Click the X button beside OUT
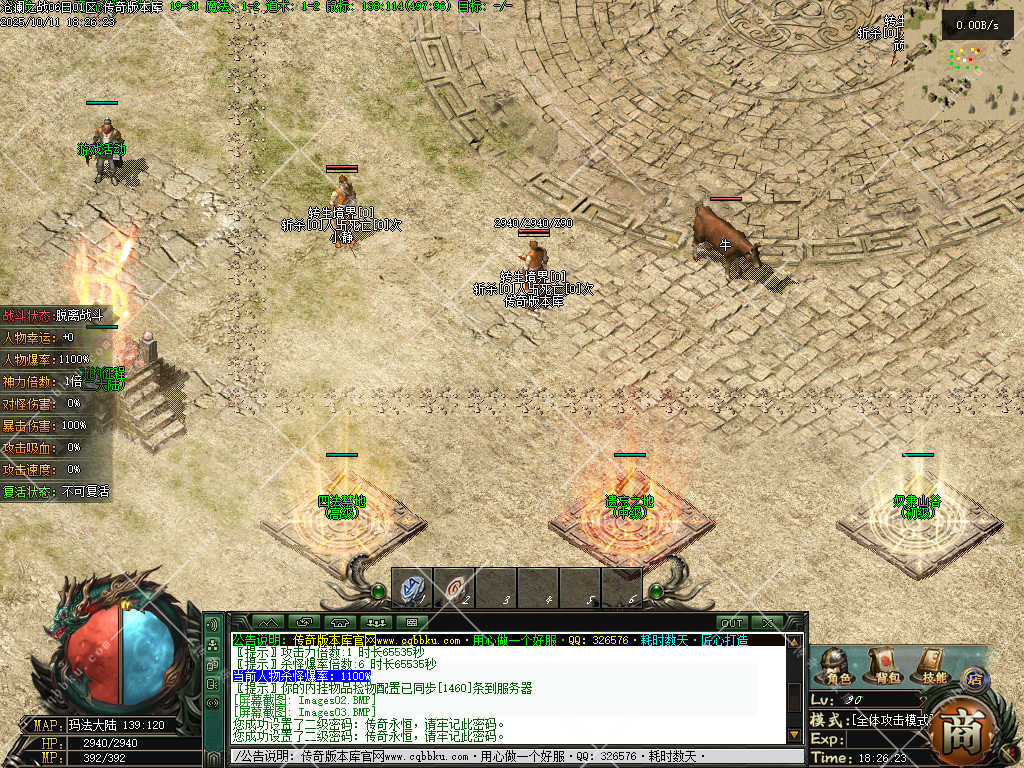The height and width of the screenshot is (768, 1024). [768, 623]
